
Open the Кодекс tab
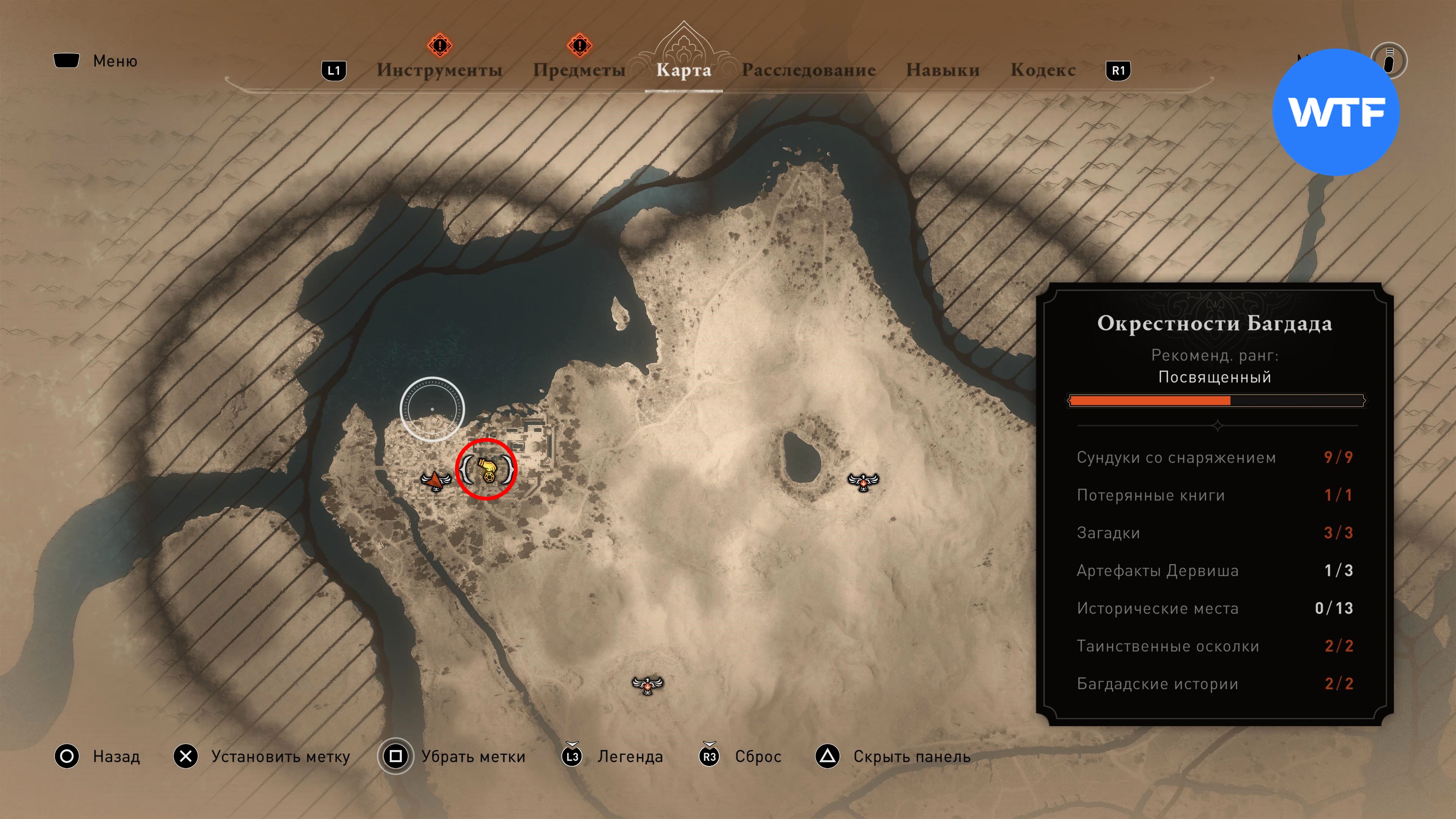1043,70
